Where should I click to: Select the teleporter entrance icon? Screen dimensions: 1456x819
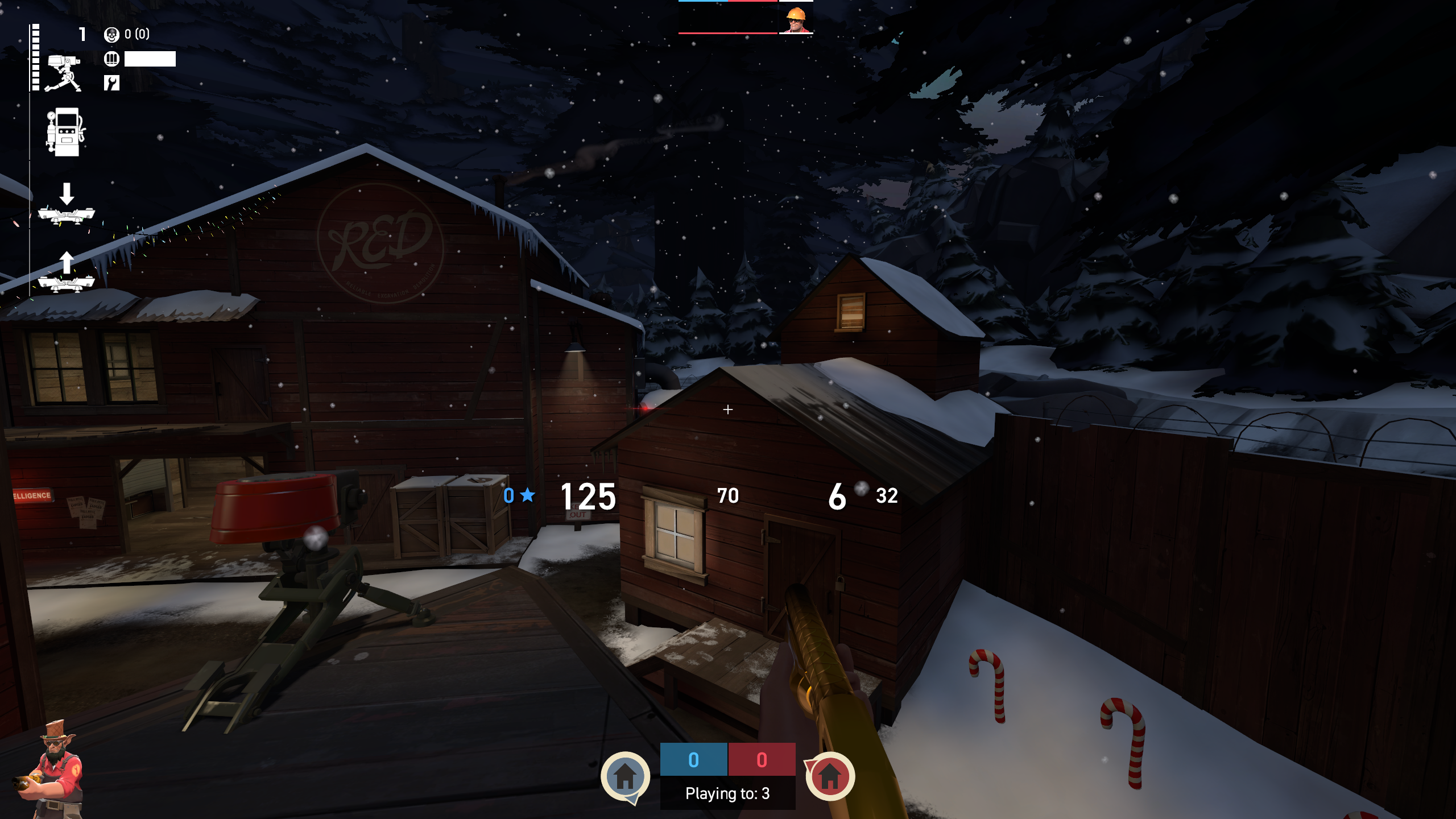pos(66,205)
